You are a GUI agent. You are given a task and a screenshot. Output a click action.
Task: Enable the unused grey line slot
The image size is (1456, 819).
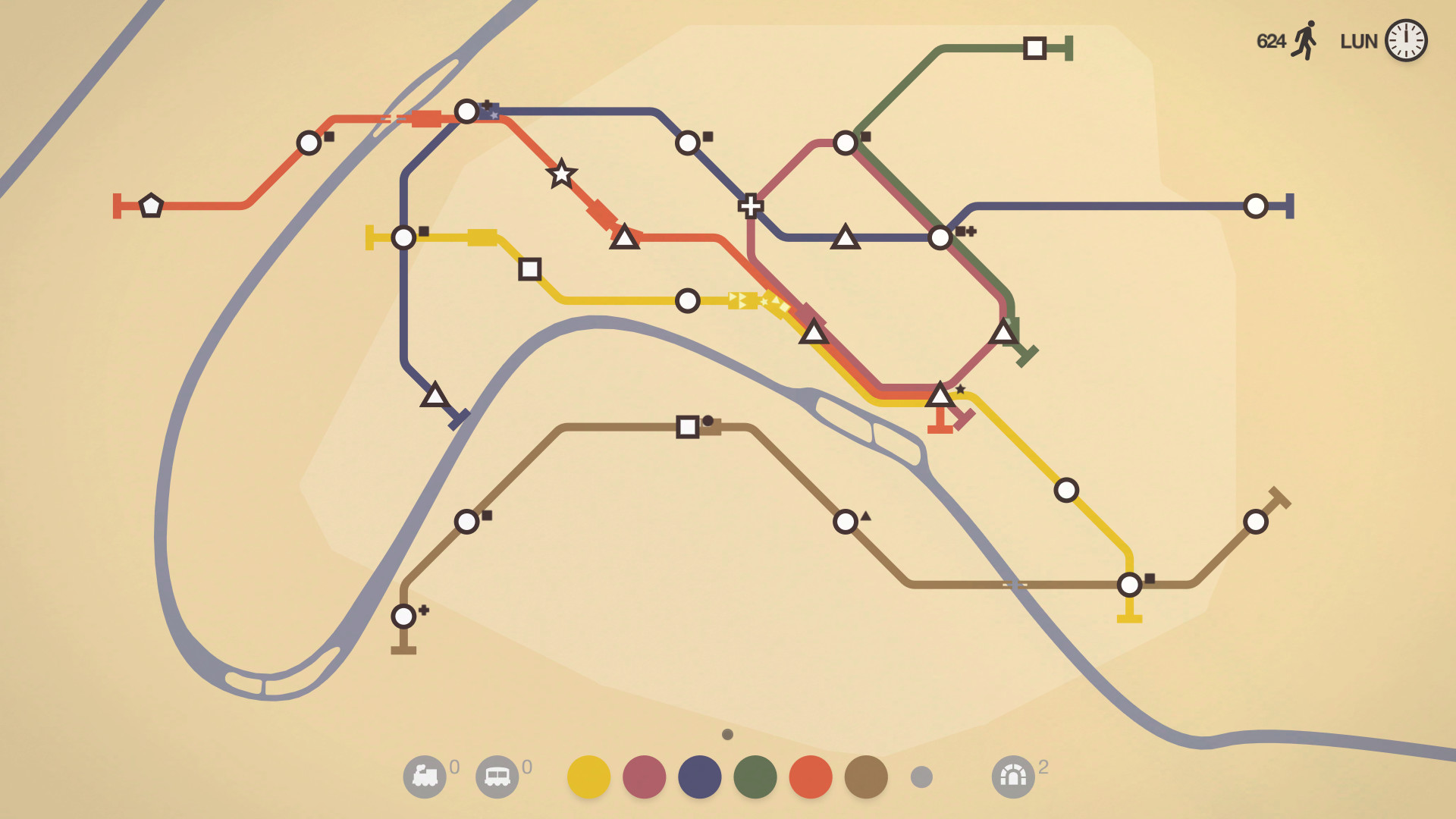[922, 777]
